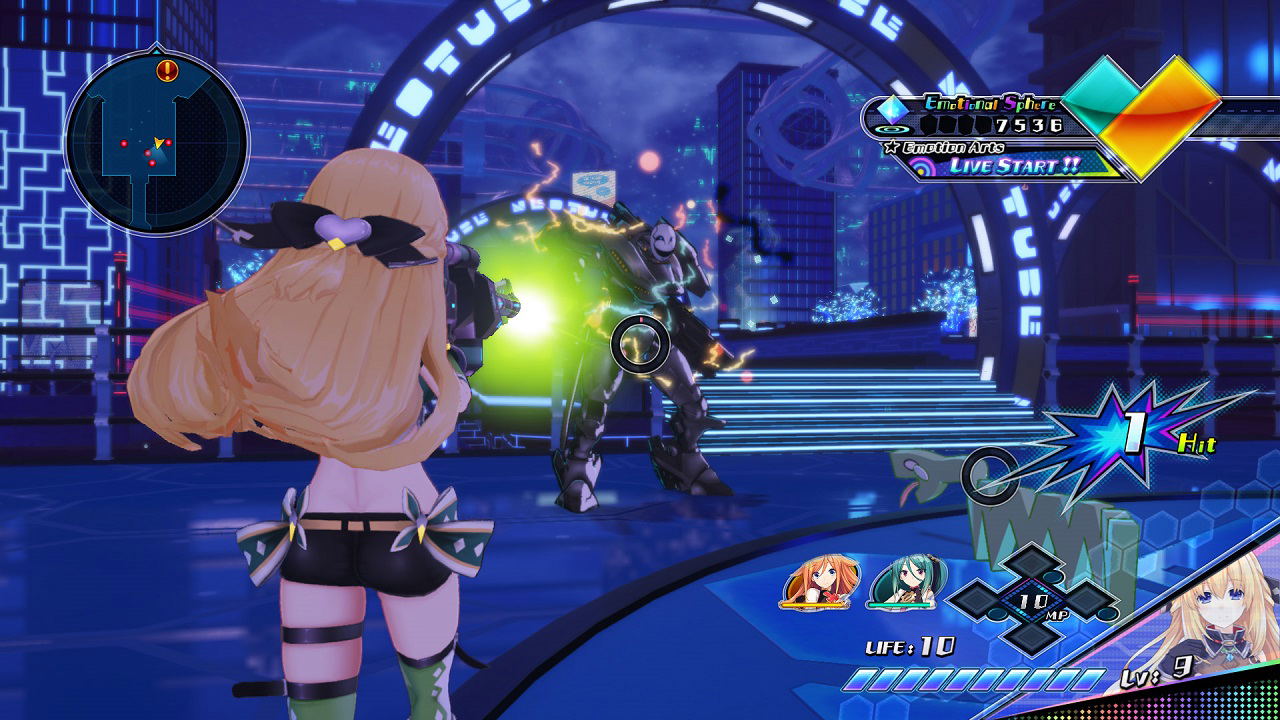The width and height of the screenshot is (1280, 720).
Task: Select the exclamation mark marker on the minimap
Action: [167, 70]
